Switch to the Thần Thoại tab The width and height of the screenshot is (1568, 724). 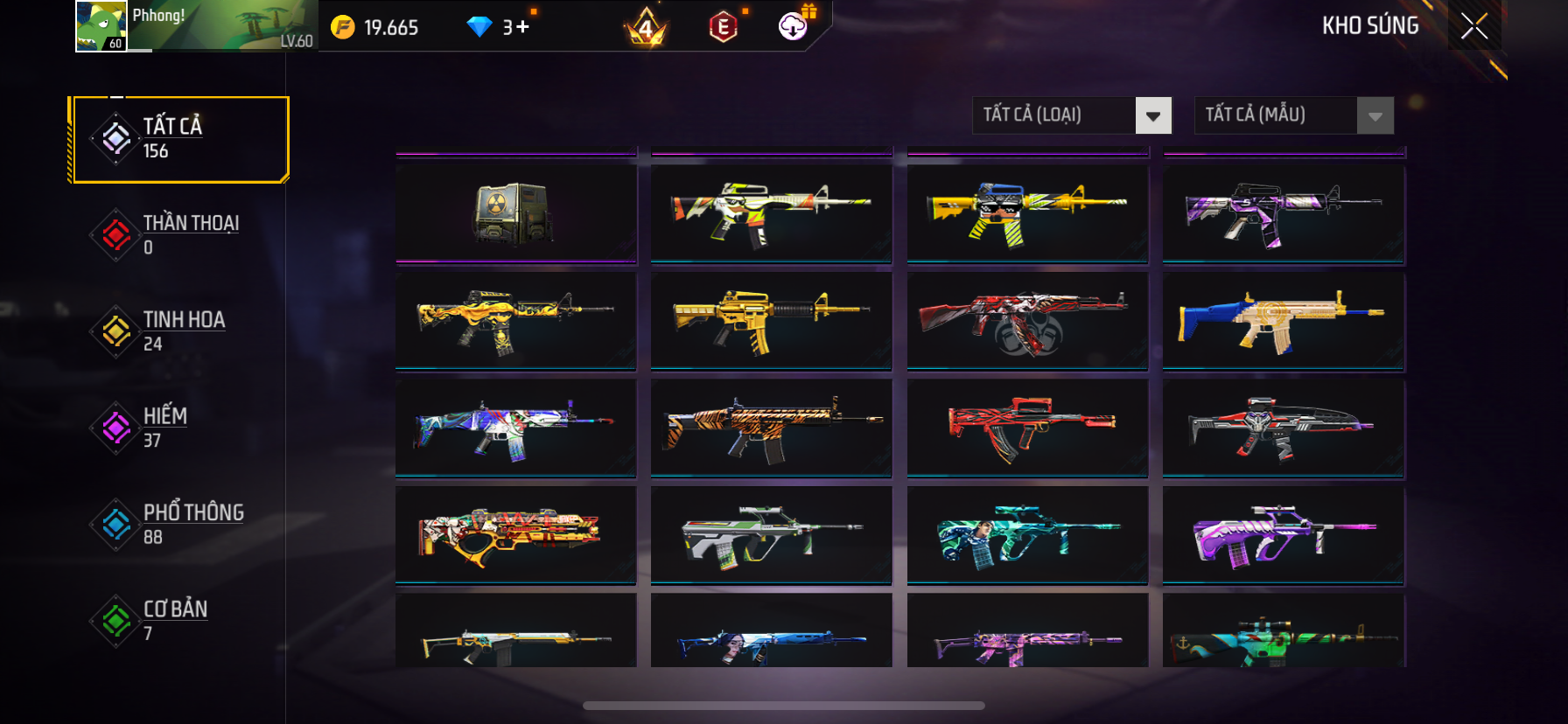pyautogui.click(x=181, y=234)
